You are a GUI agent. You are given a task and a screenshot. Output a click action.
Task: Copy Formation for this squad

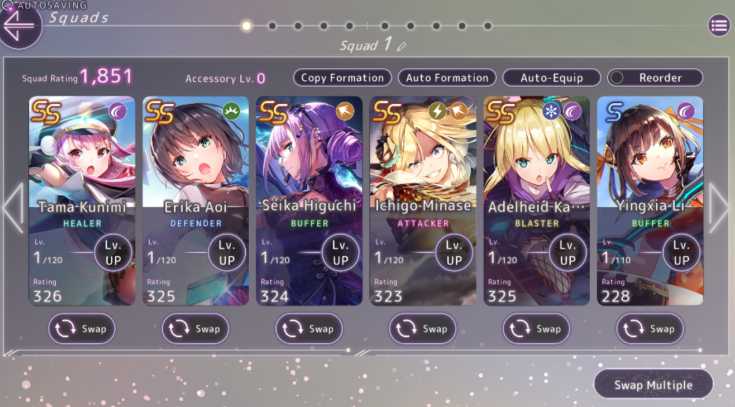pyautogui.click(x=342, y=78)
